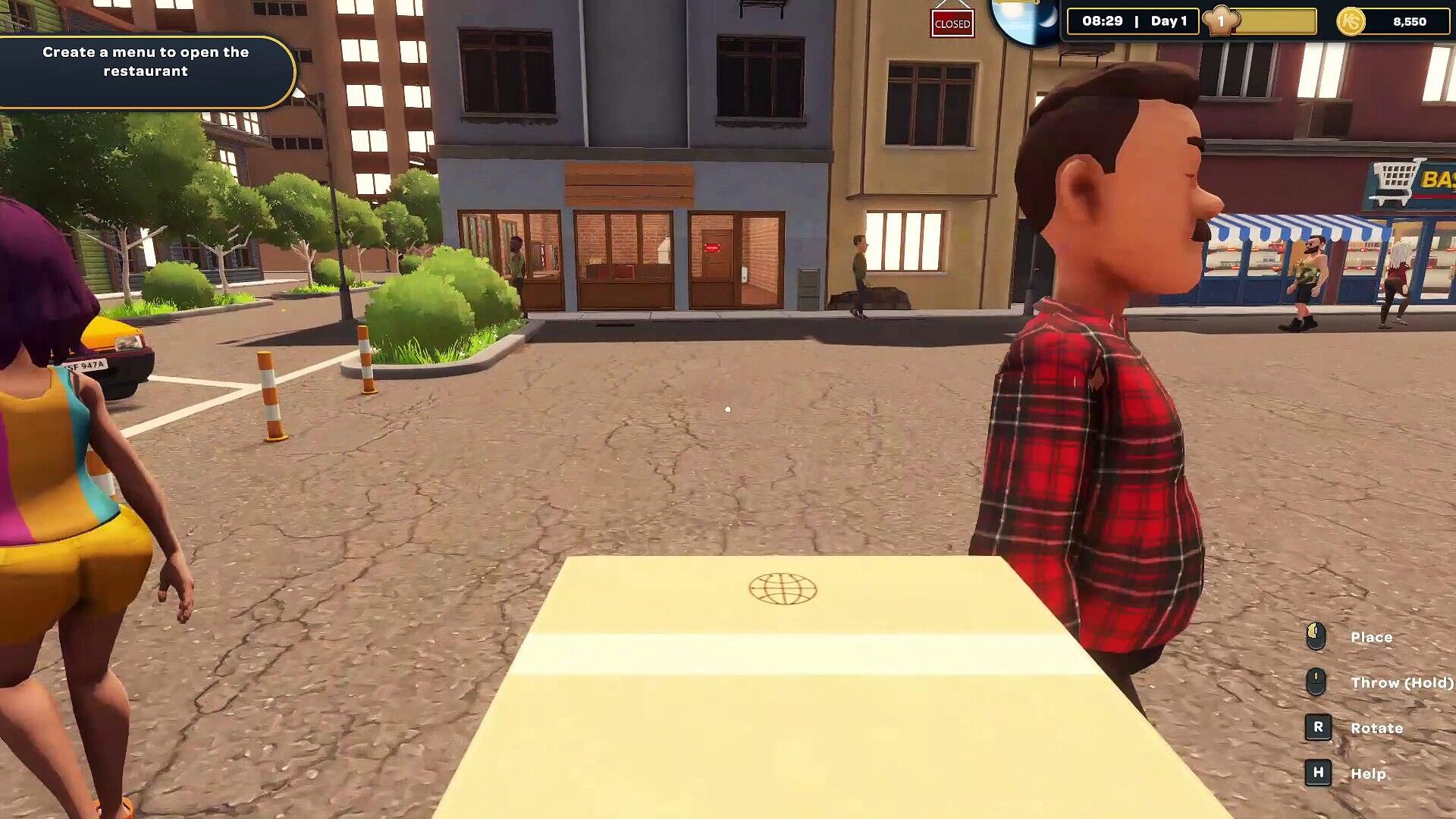Click the red CLOSED restaurant sign
Viewport: 1456px width, 819px height.
(x=952, y=24)
